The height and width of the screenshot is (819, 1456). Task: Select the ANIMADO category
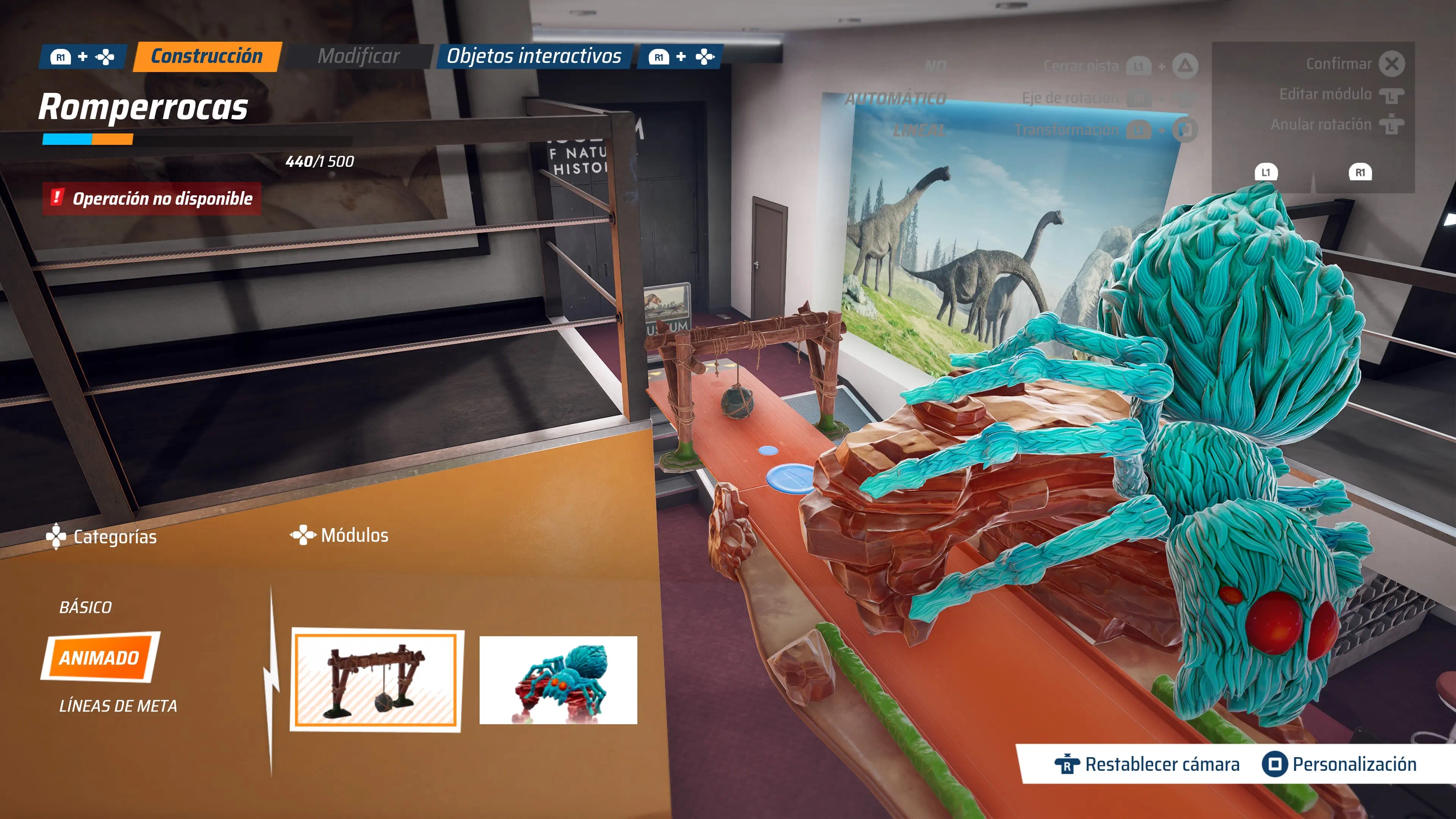pos(99,657)
